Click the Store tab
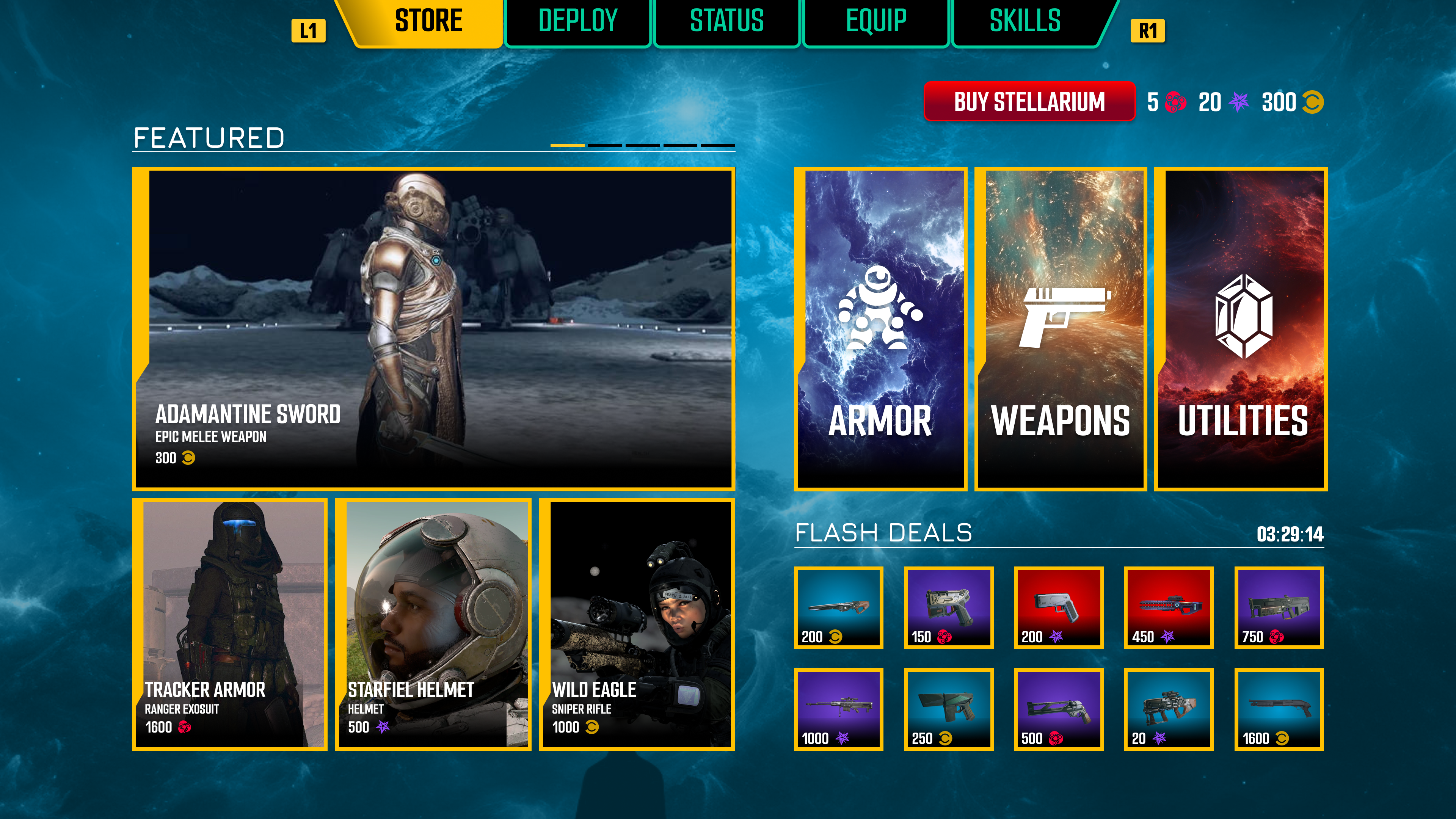This screenshot has height=819, width=1456. click(x=428, y=22)
